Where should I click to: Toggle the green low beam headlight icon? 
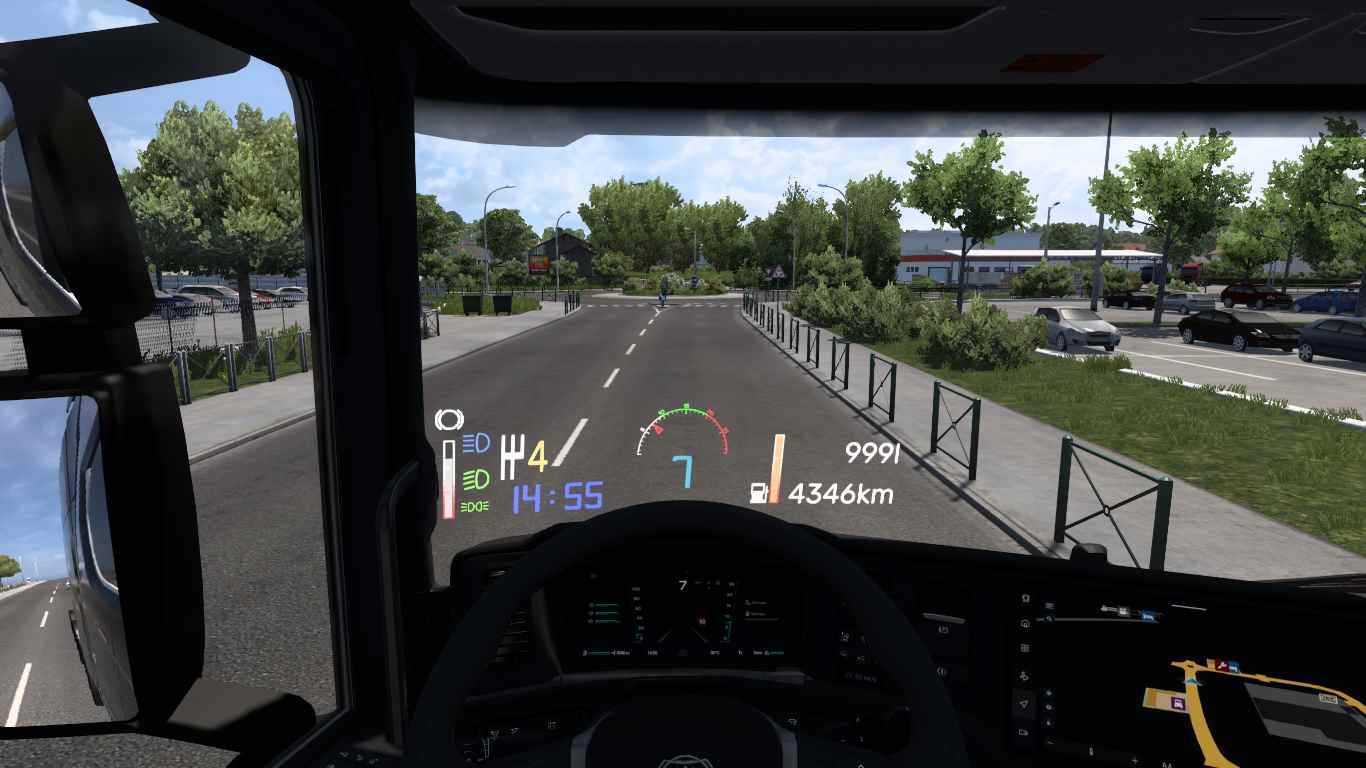tap(476, 475)
